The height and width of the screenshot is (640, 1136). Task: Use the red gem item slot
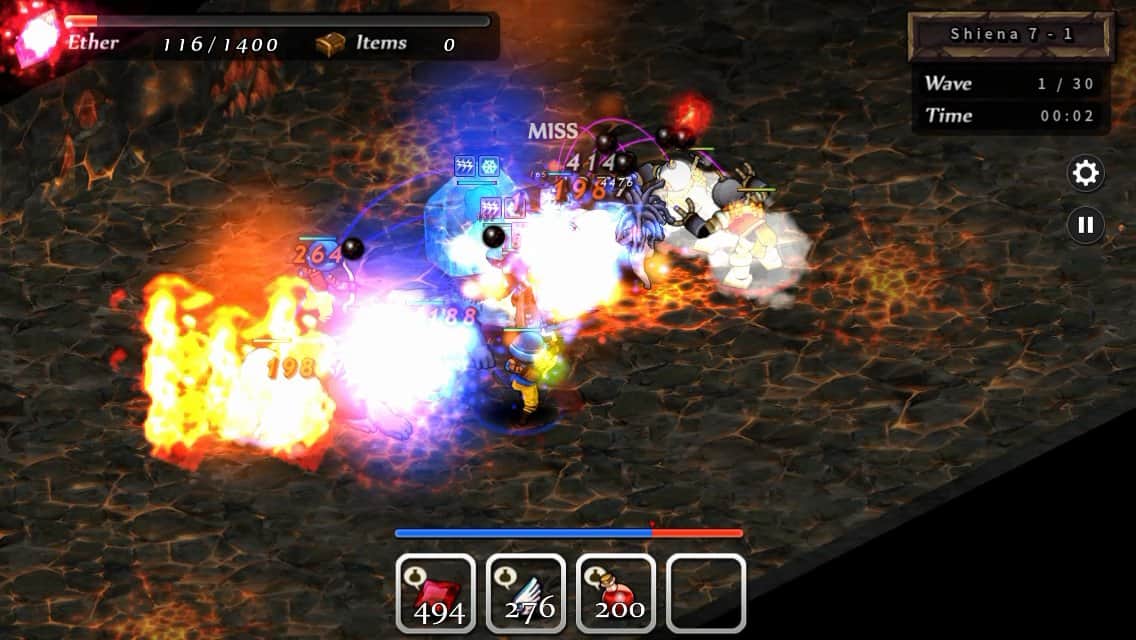tap(436, 593)
